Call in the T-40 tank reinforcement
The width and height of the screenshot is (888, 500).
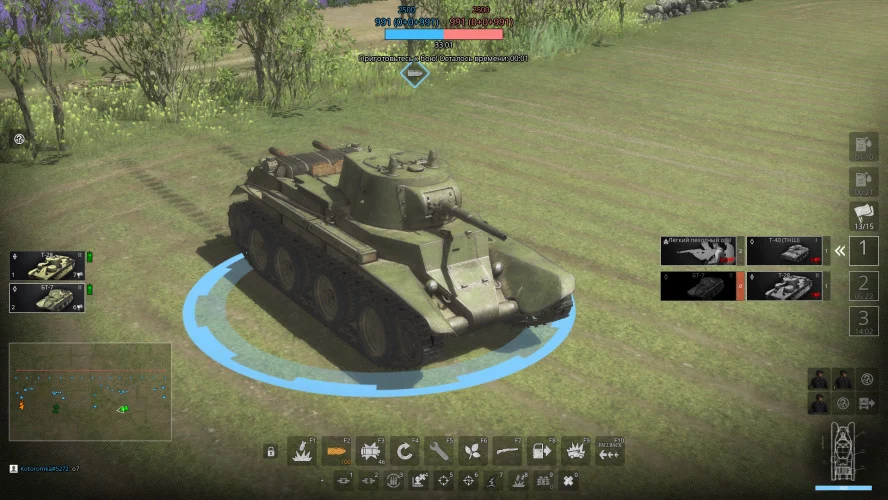click(x=785, y=251)
